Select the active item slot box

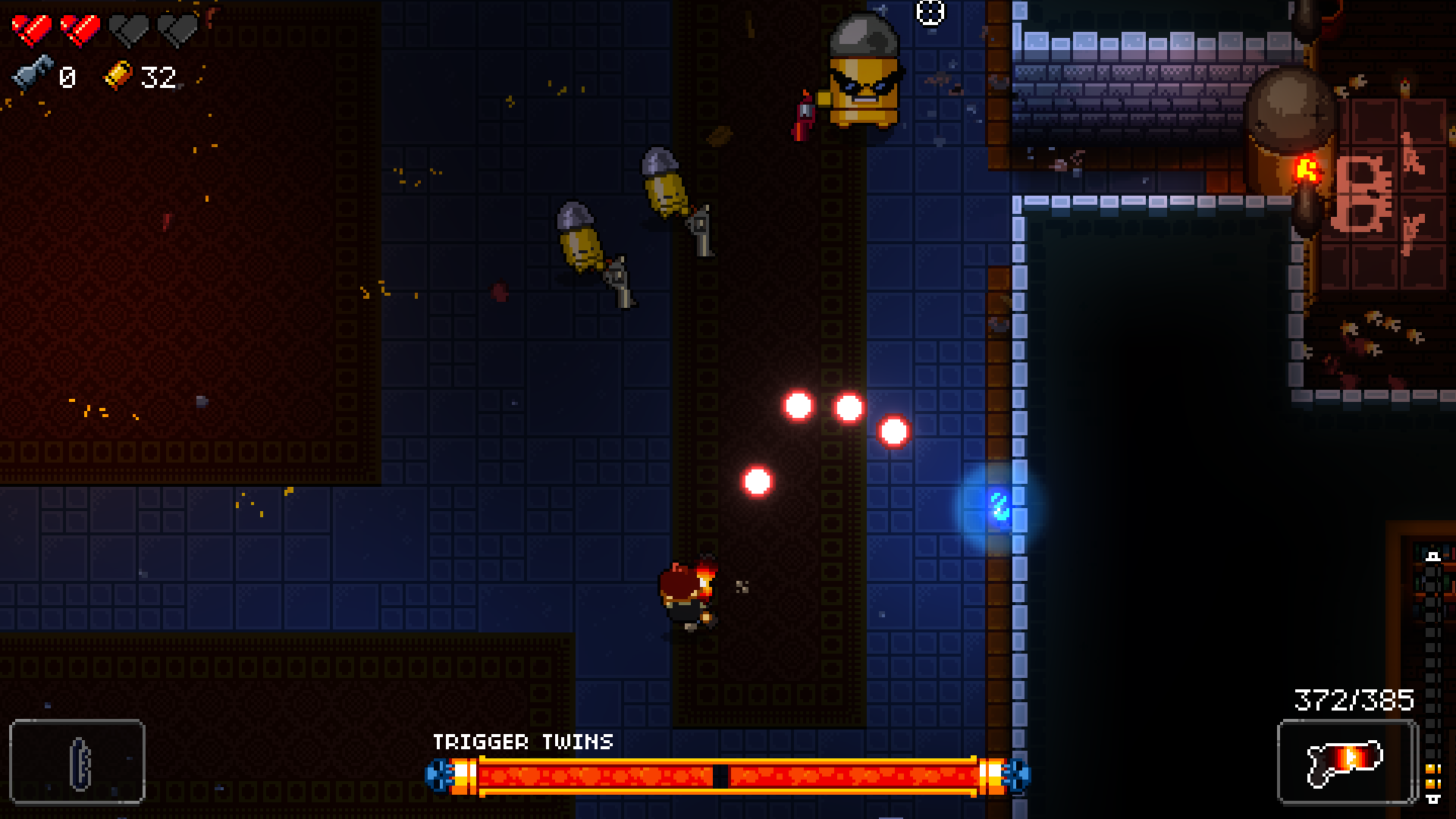(77, 761)
